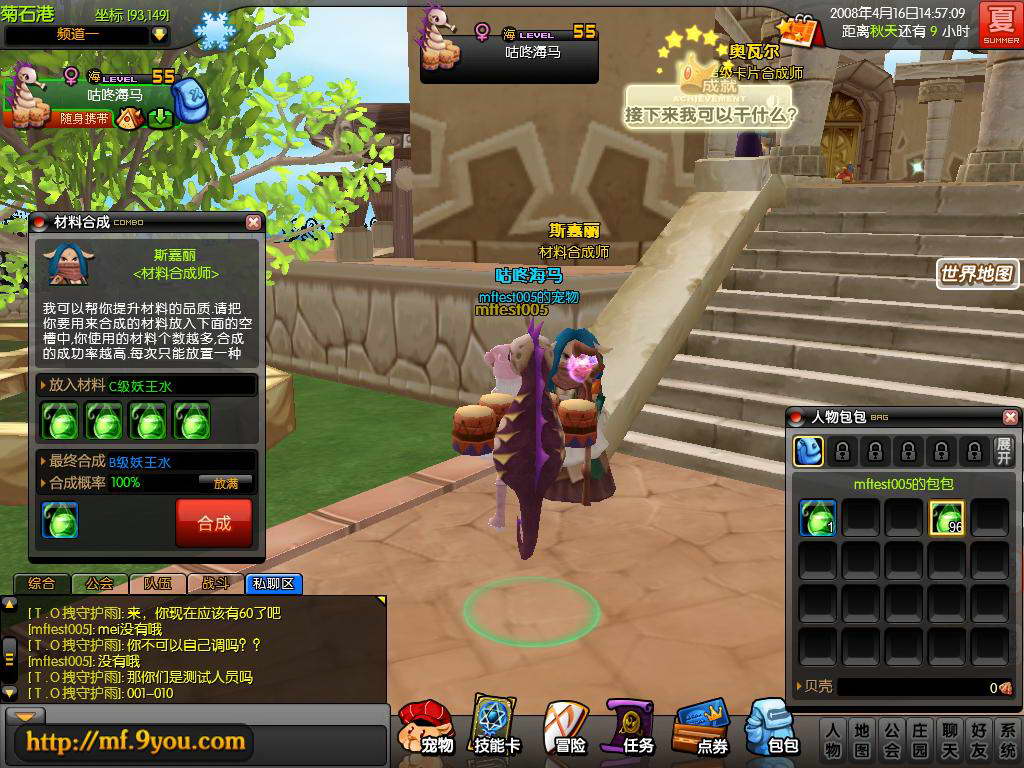Open the 频道一 channel dropdown
Viewport: 1024px width, 768px height.
click(x=159, y=34)
